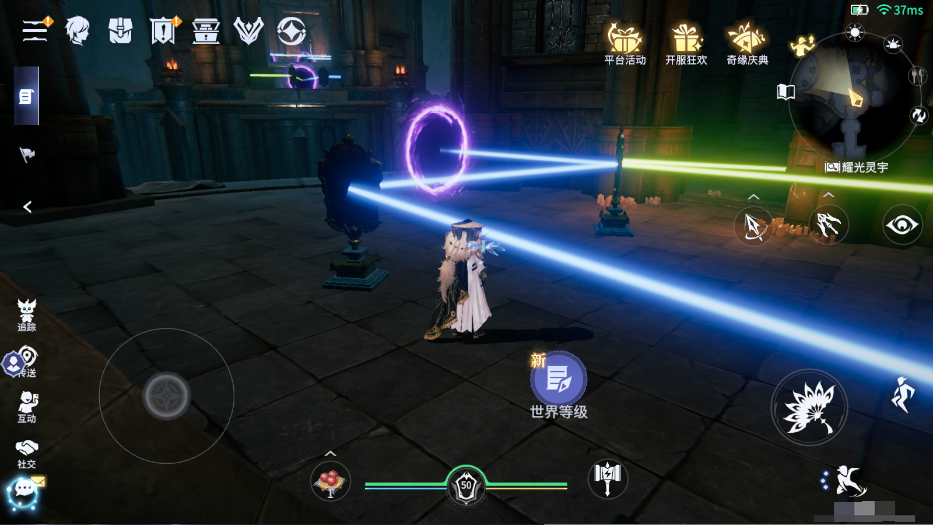Open the treasure chest icon
This screenshot has width=933, height=525.
click(206, 31)
